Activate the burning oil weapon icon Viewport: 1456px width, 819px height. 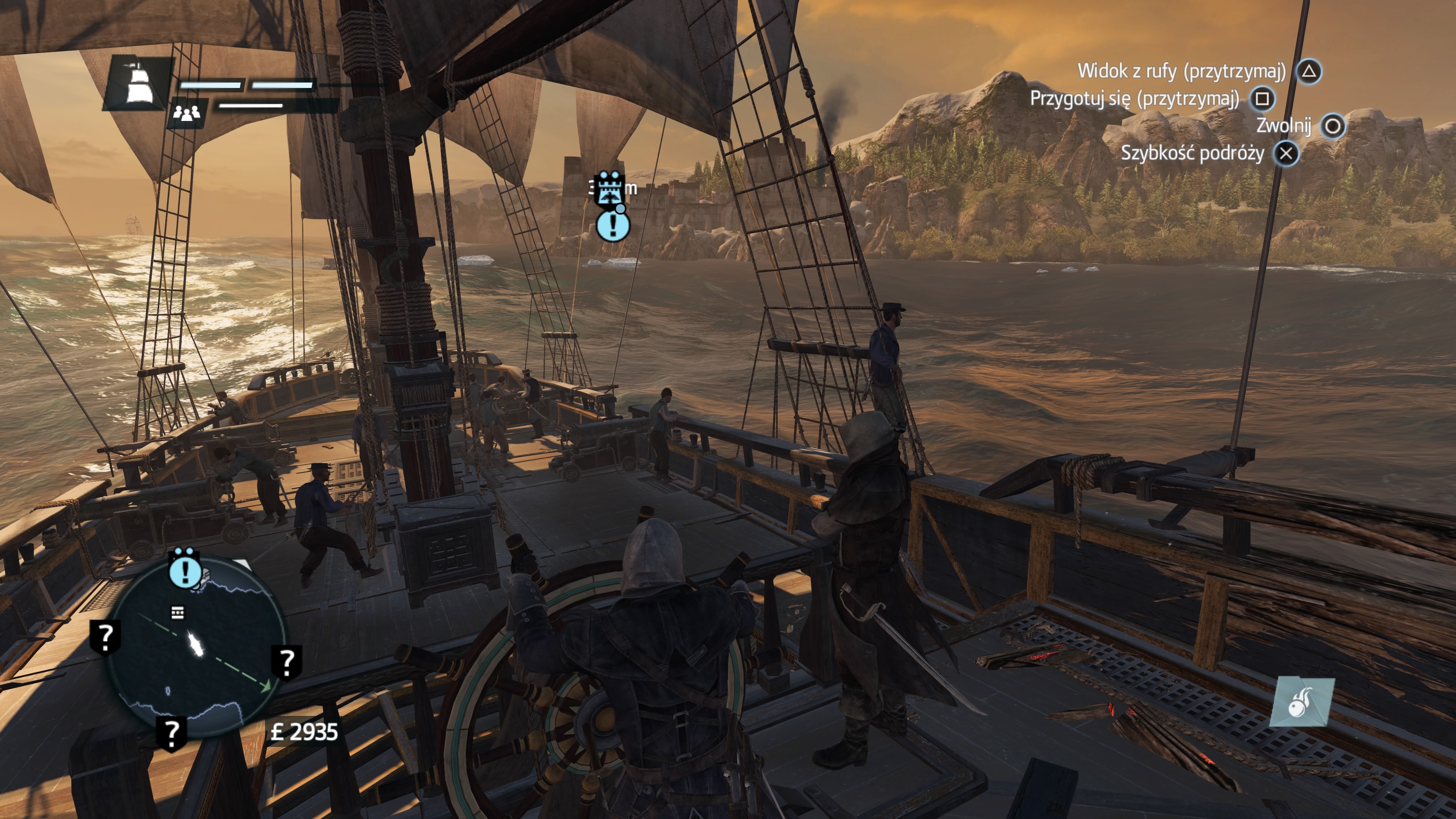[x=1302, y=703]
